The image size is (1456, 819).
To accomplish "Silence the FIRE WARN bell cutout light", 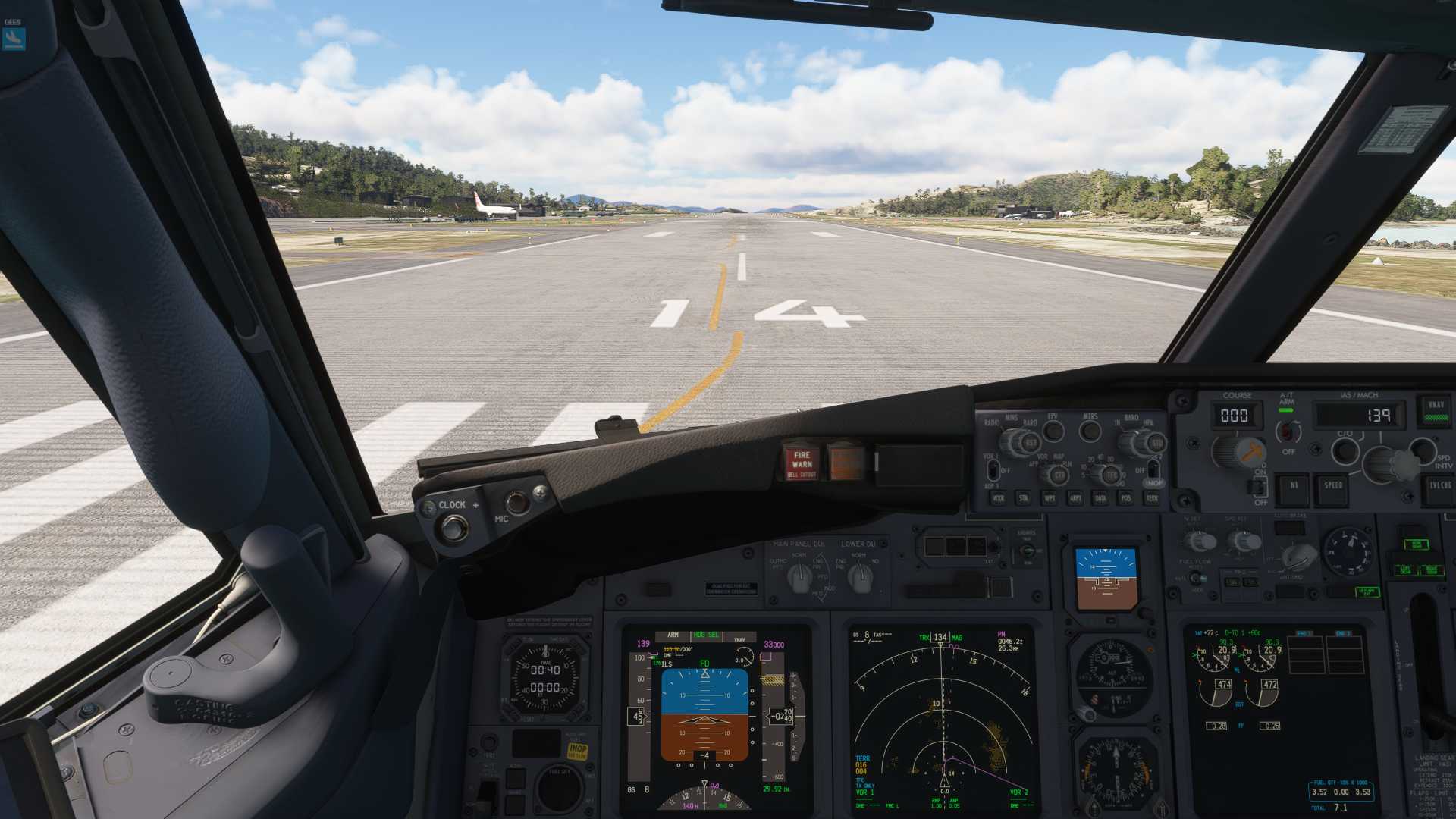I will tap(801, 462).
